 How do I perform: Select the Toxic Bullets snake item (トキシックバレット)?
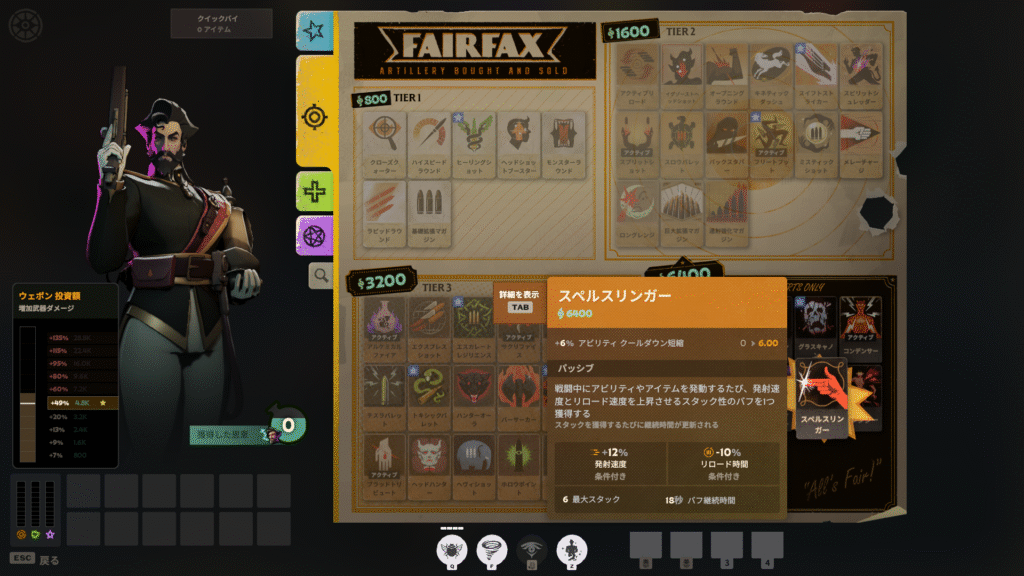click(x=429, y=392)
